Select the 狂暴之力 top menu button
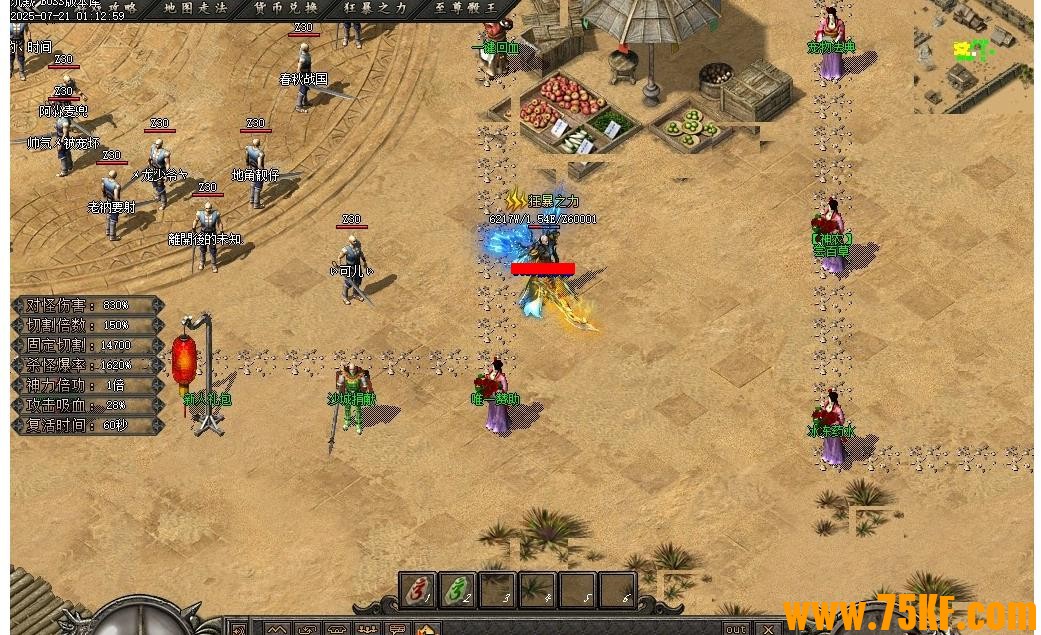 (x=376, y=8)
